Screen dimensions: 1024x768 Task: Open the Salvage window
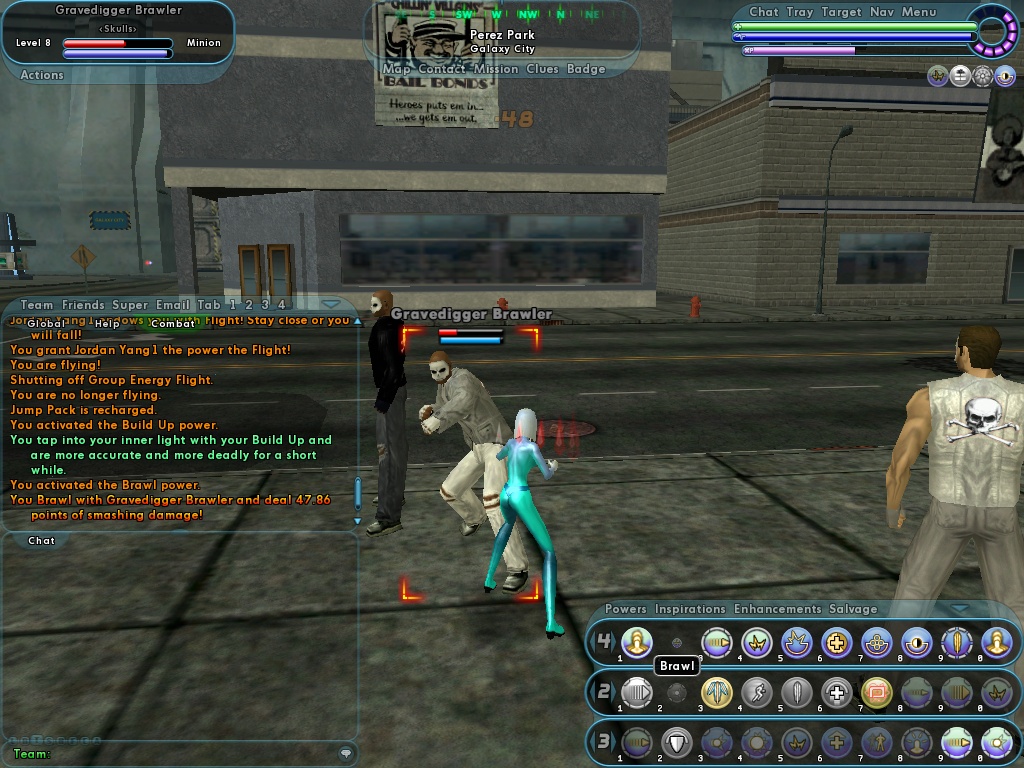852,609
